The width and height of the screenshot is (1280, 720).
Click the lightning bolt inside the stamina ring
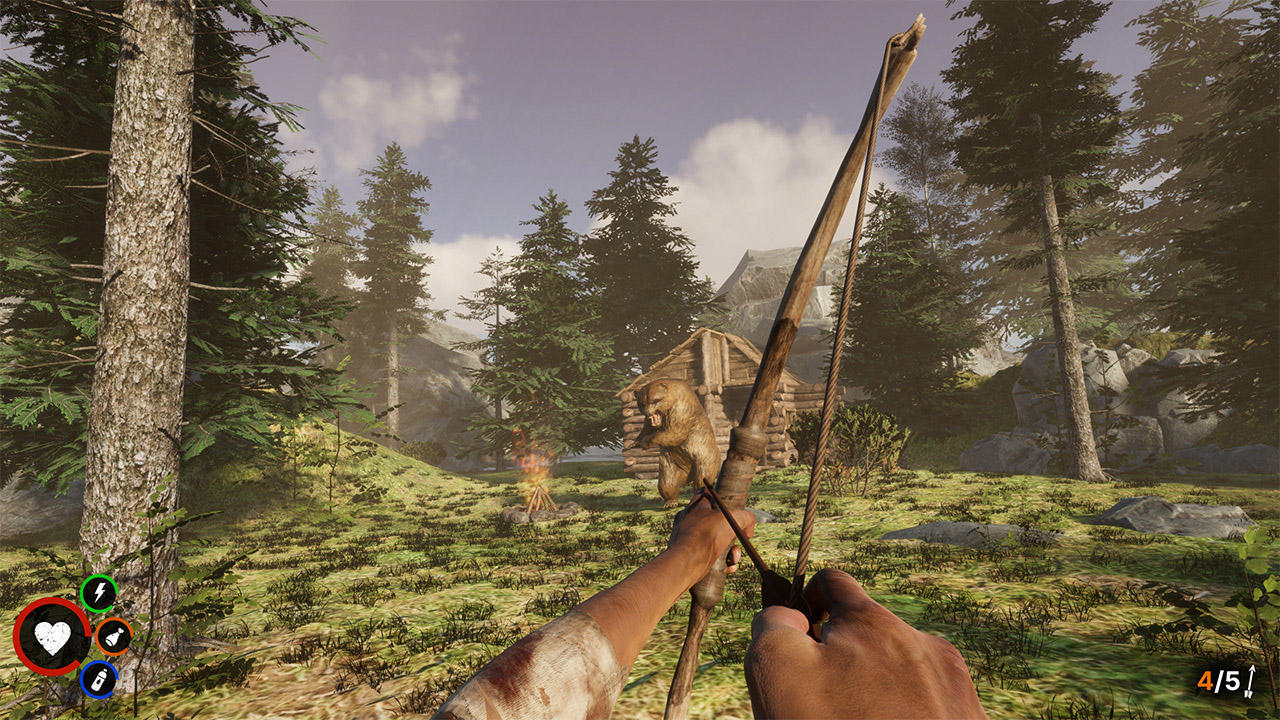(99, 594)
